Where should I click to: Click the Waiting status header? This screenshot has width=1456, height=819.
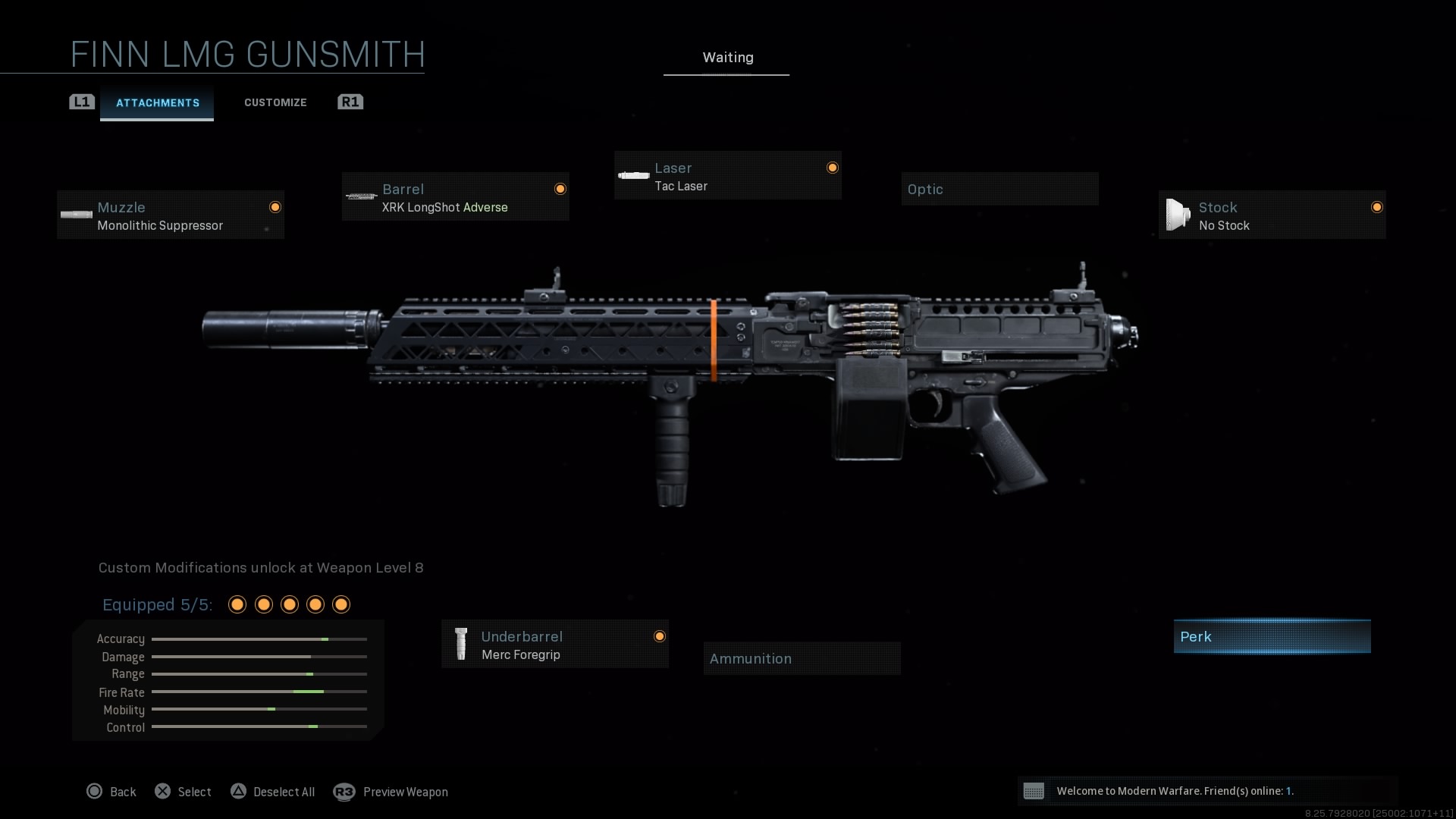tap(727, 57)
